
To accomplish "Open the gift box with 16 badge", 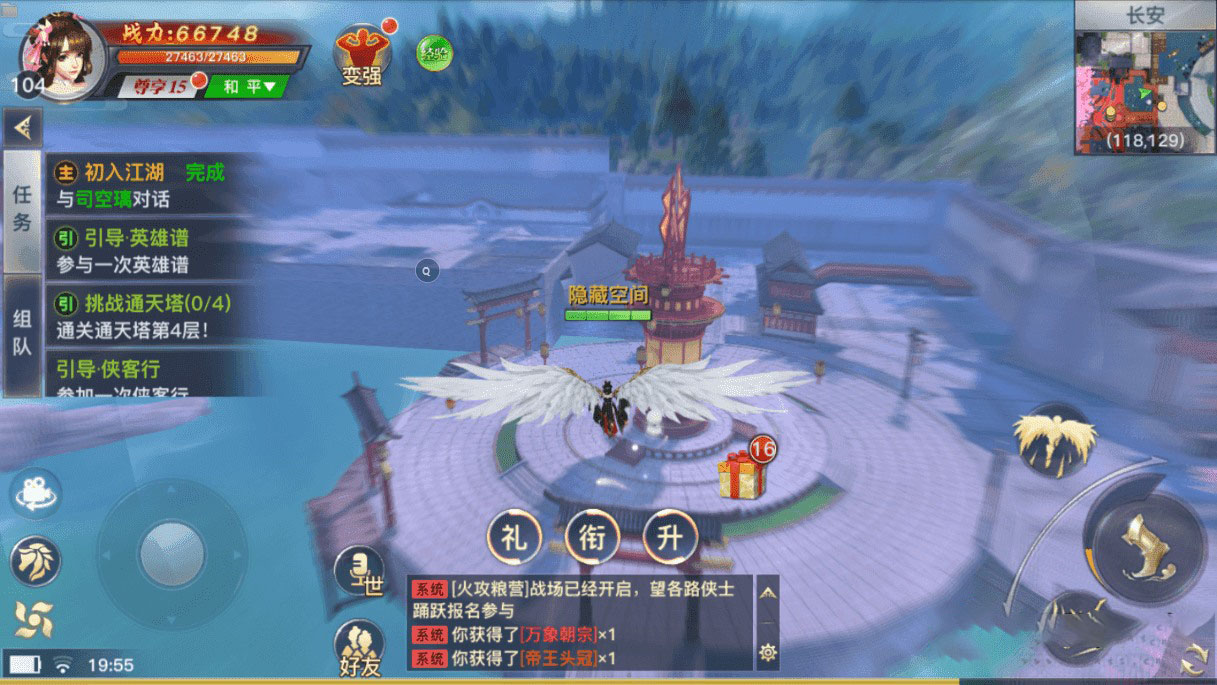I will pos(742,473).
